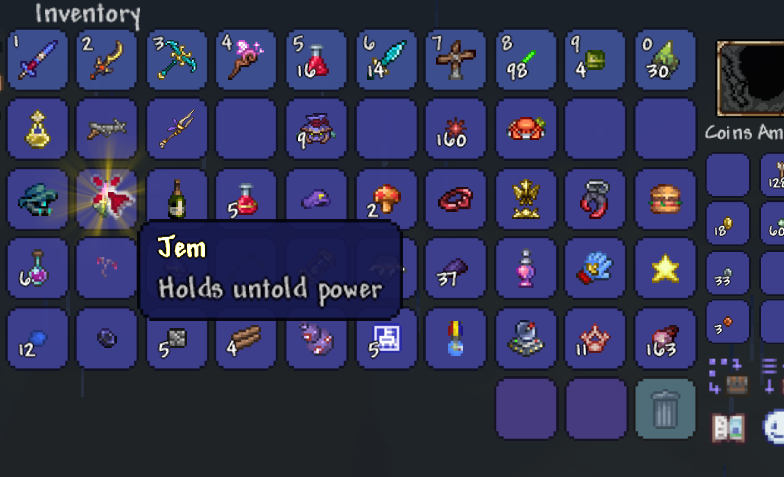Select the teal pickaxe in slot 3
This screenshot has width=784, height=477.
click(x=177, y=60)
